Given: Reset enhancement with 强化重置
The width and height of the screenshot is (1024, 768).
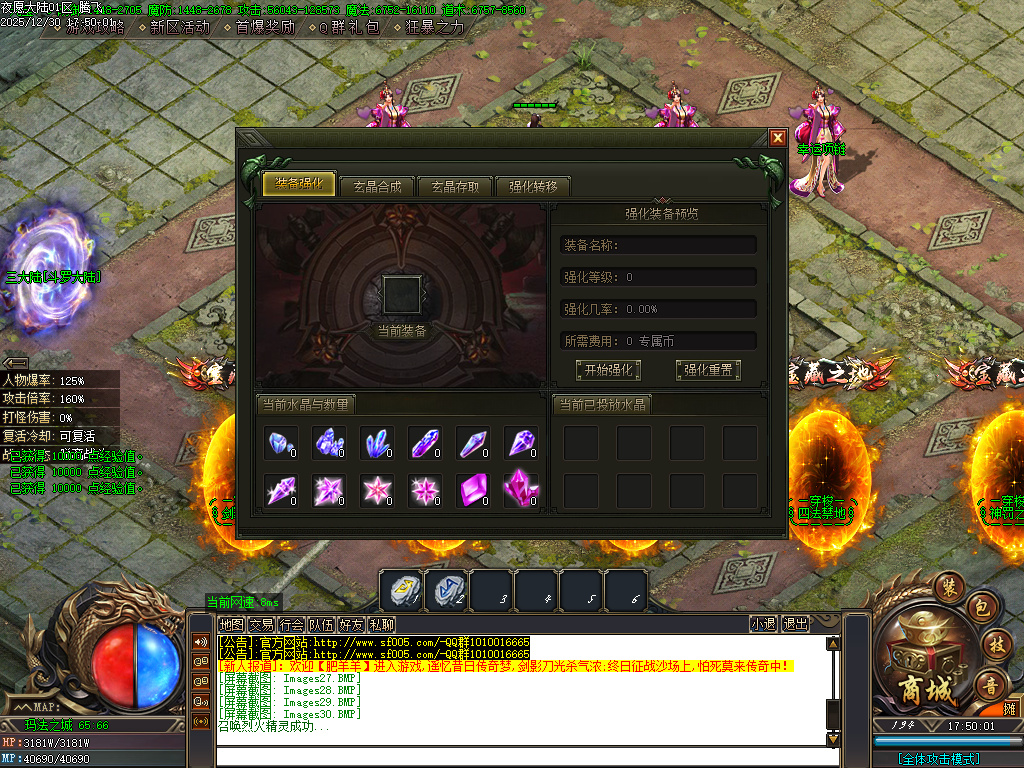Looking at the screenshot, I should [x=707, y=370].
